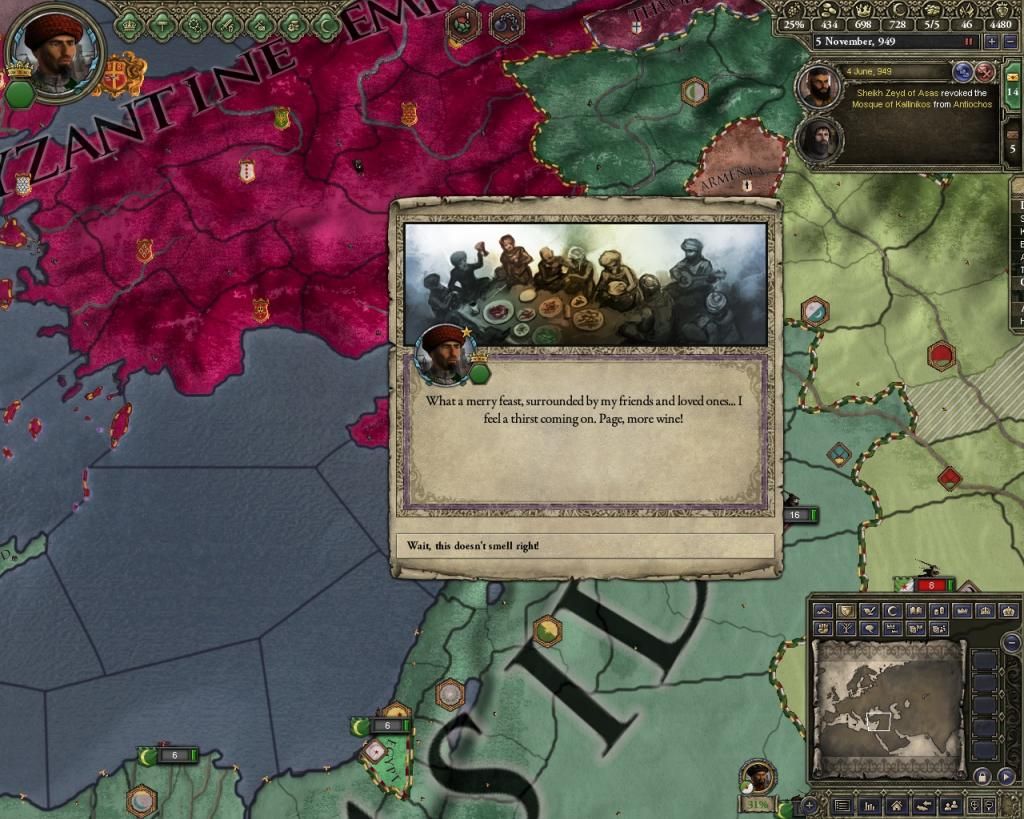Image resolution: width=1024 pixels, height=819 pixels.
Task: Open the ledger bar-chart button
Action: click(870, 805)
